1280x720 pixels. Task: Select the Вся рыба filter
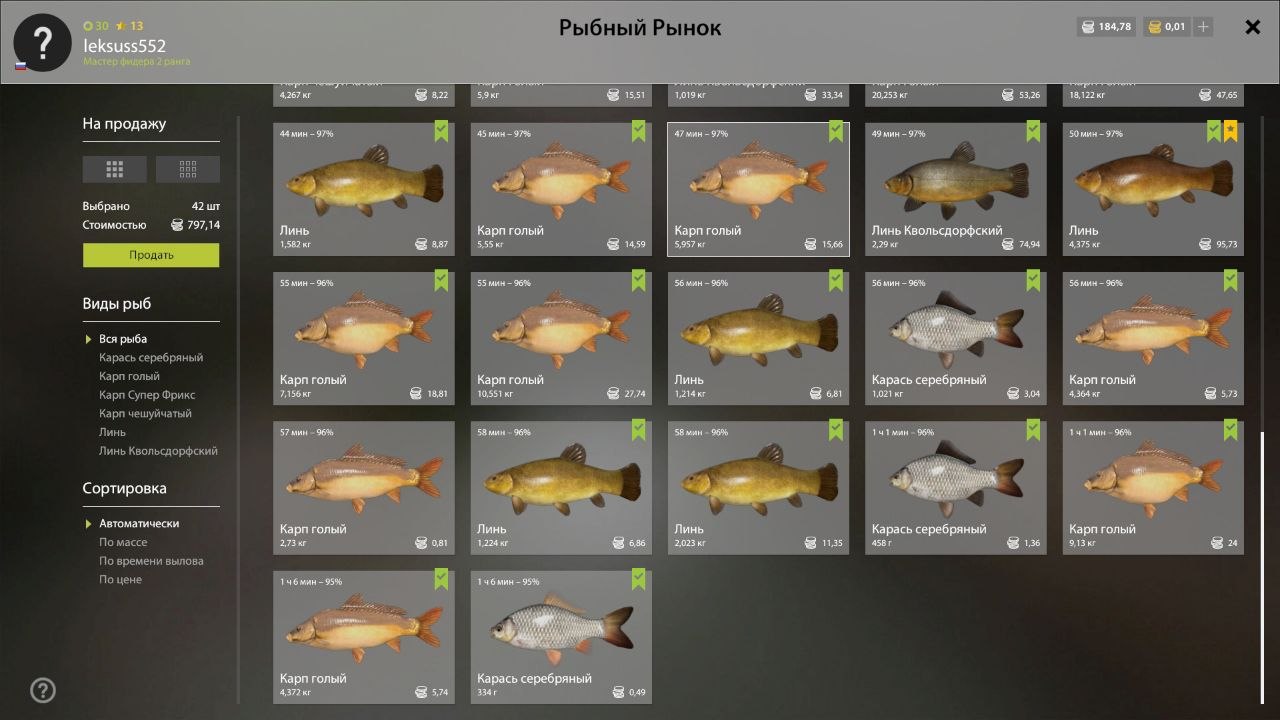tap(123, 339)
